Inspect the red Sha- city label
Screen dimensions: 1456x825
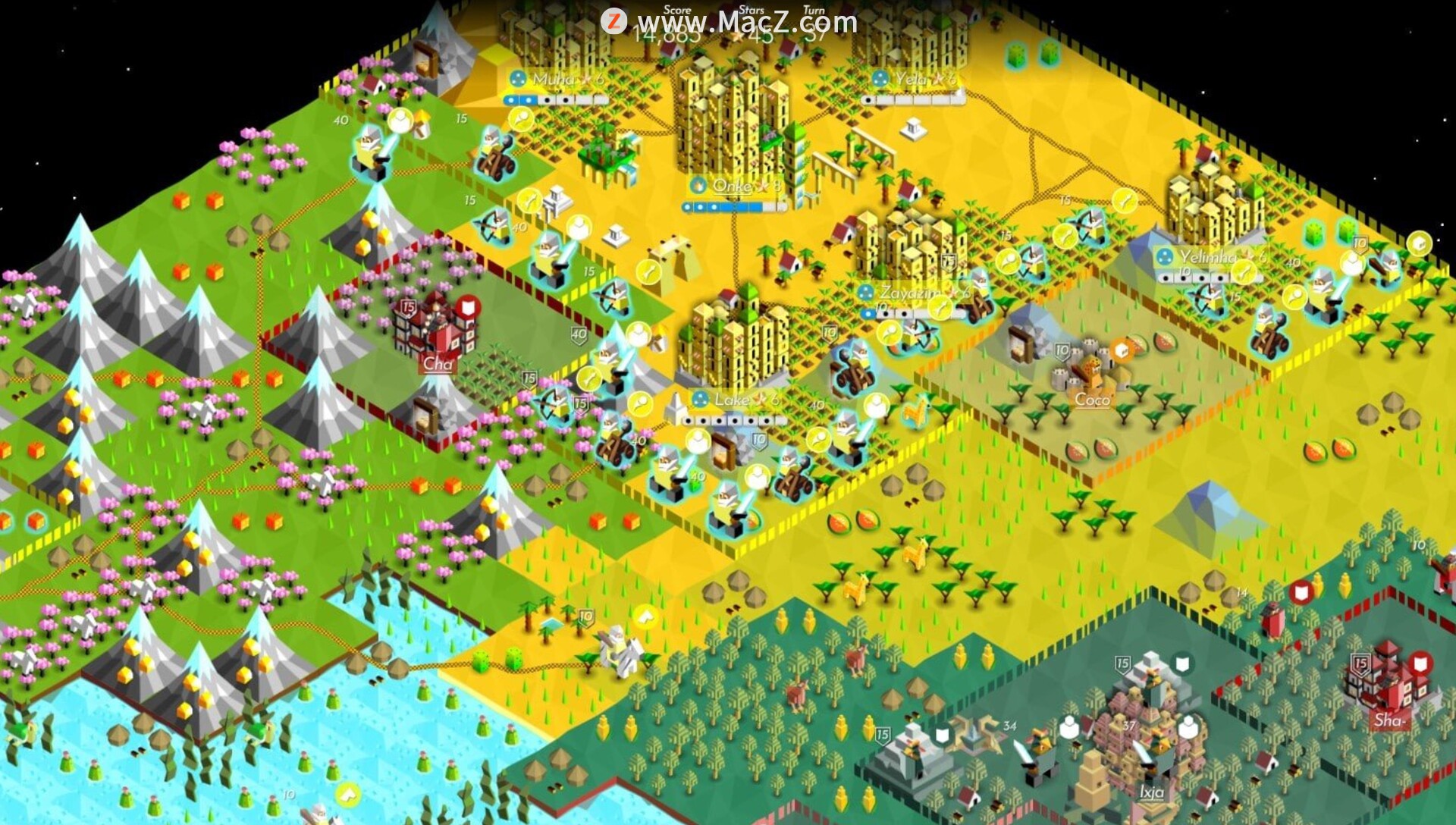coord(1389,720)
